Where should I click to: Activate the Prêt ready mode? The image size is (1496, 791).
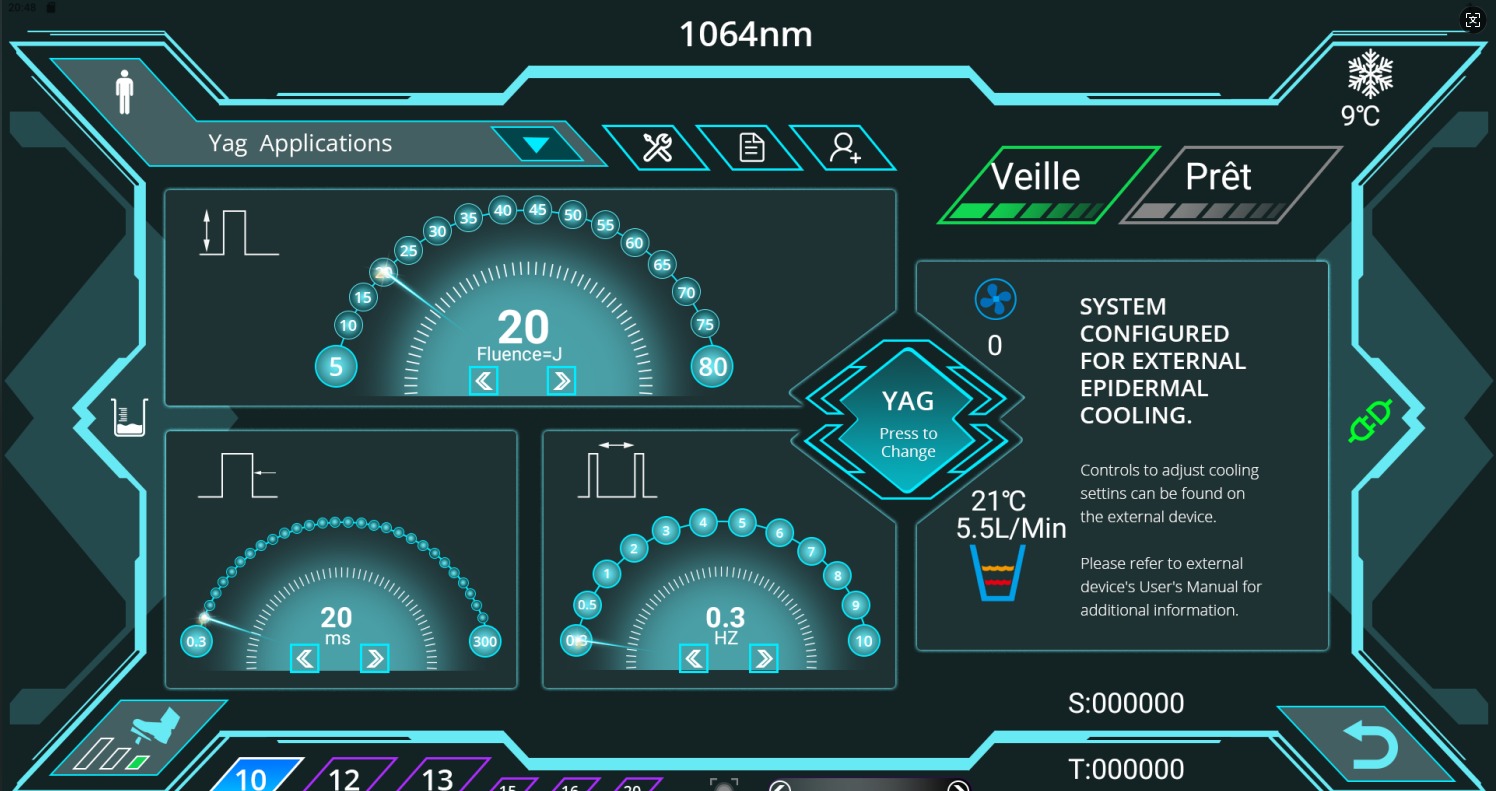click(x=1219, y=183)
